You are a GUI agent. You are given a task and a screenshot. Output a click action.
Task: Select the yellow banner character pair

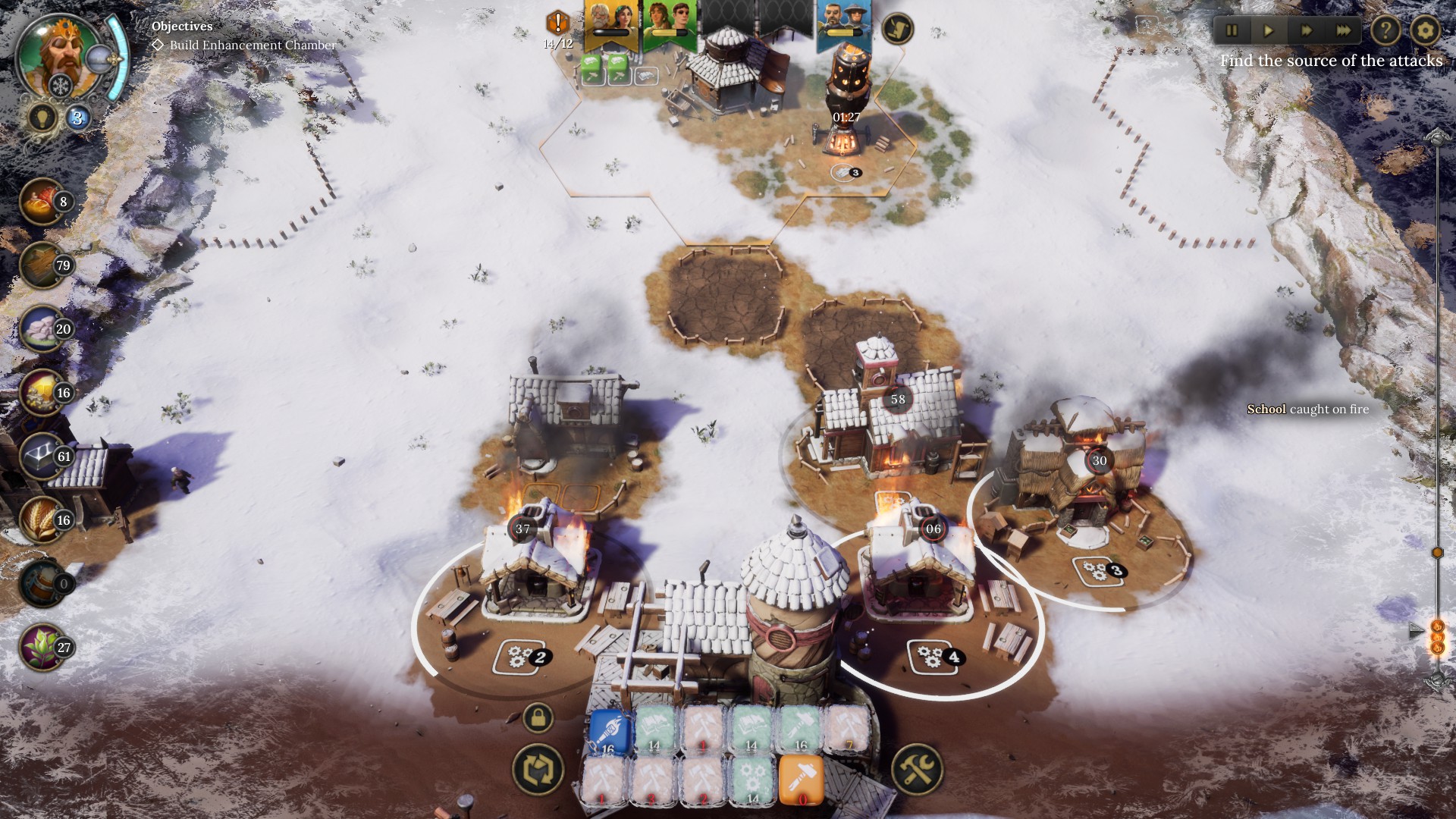coord(611,24)
